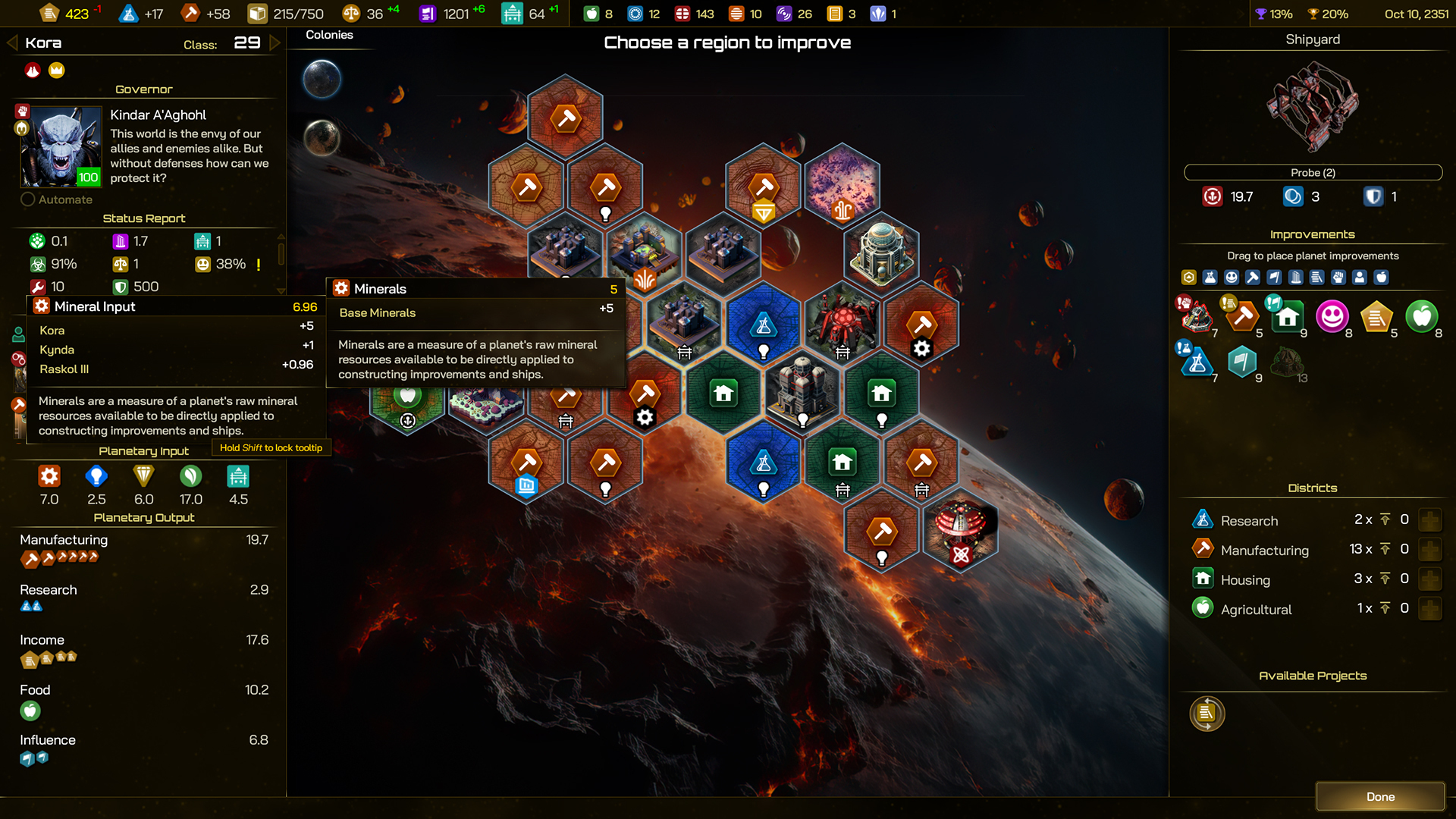Open governor Kindar A'Aghohl's portrait
The height and width of the screenshot is (819, 1456).
tap(61, 146)
